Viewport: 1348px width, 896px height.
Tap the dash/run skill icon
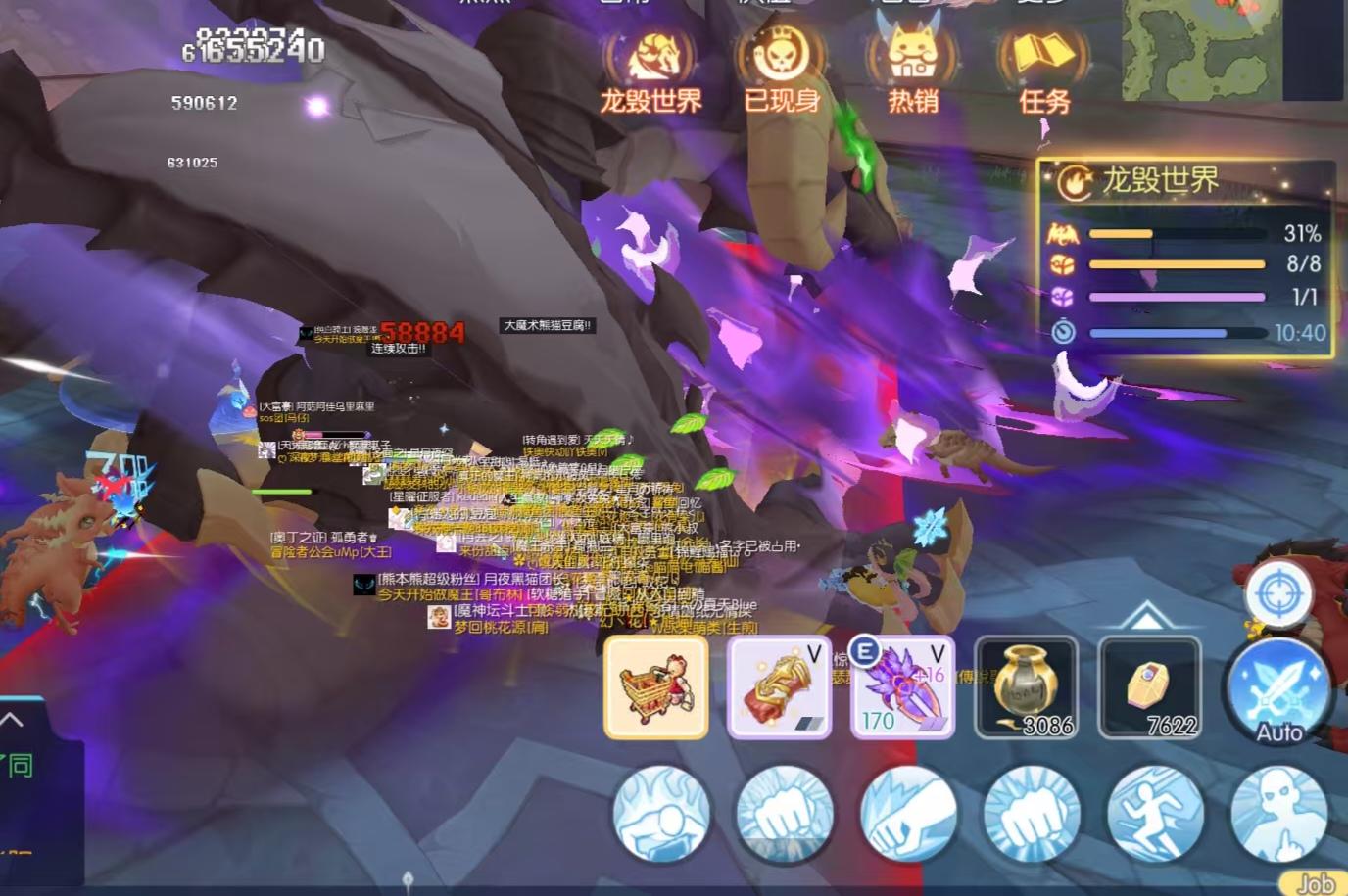[x=1154, y=816]
